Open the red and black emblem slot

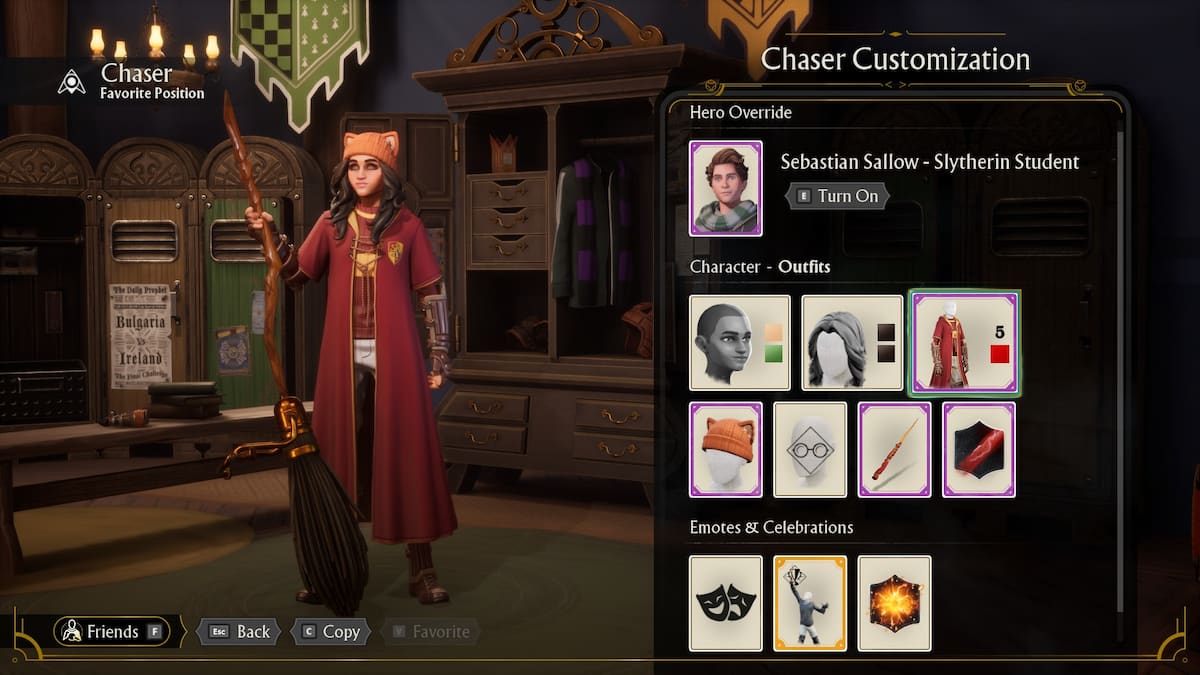pyautogui.click(x=979, y=449)
